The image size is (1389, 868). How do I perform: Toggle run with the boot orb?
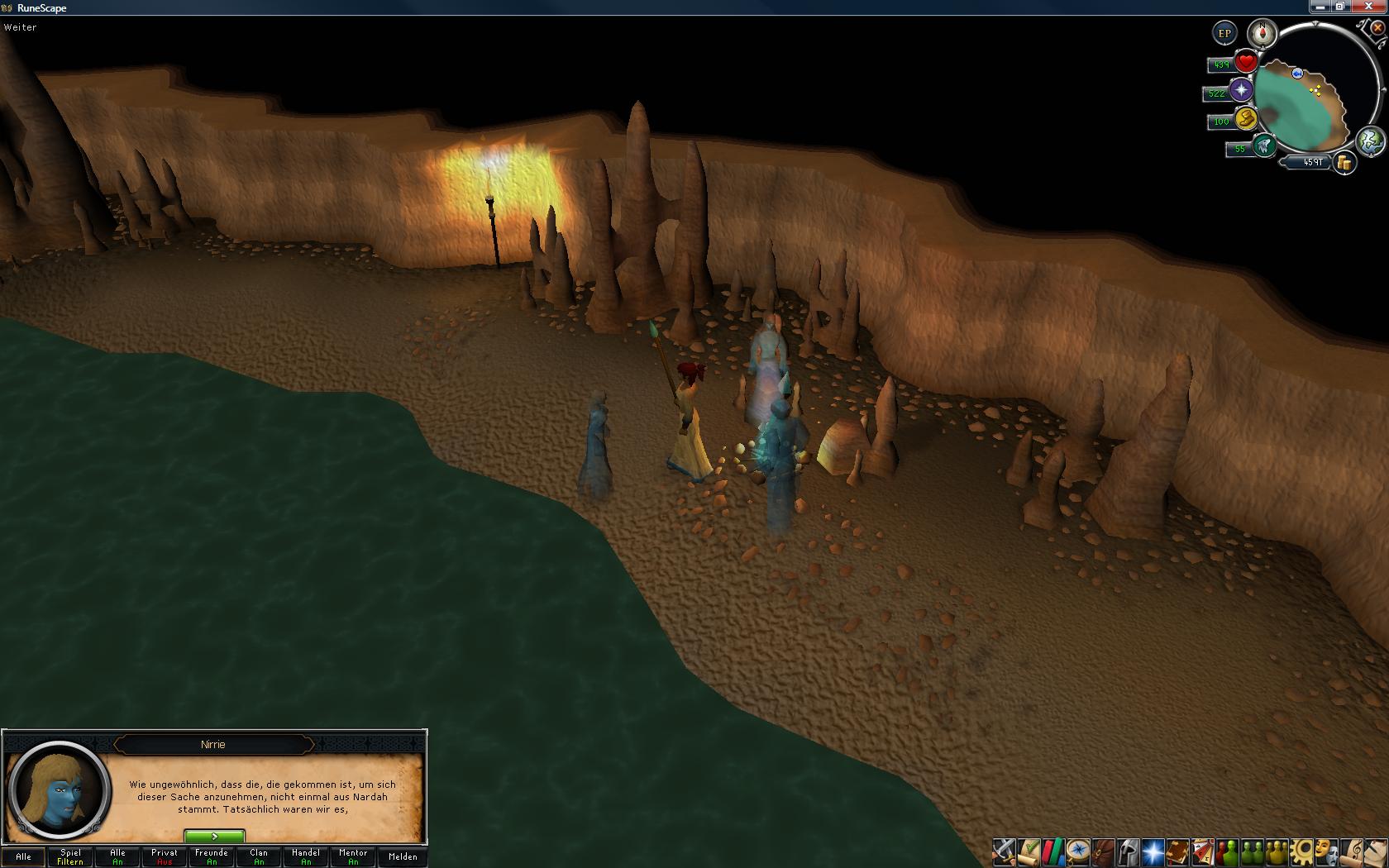[x=1246, y=119]
